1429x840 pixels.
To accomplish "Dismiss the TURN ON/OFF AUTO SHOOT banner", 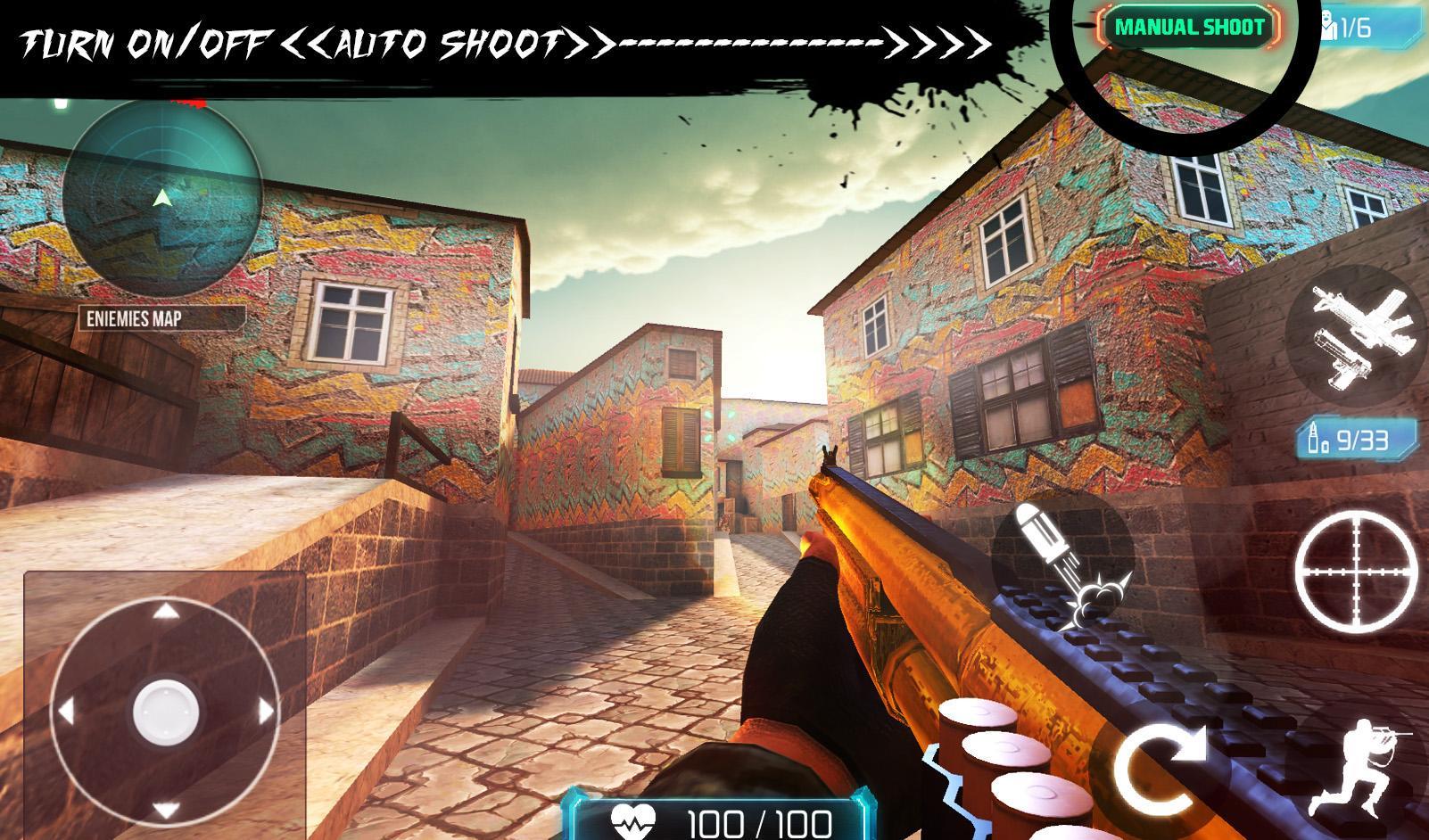I will coord(500,38).
